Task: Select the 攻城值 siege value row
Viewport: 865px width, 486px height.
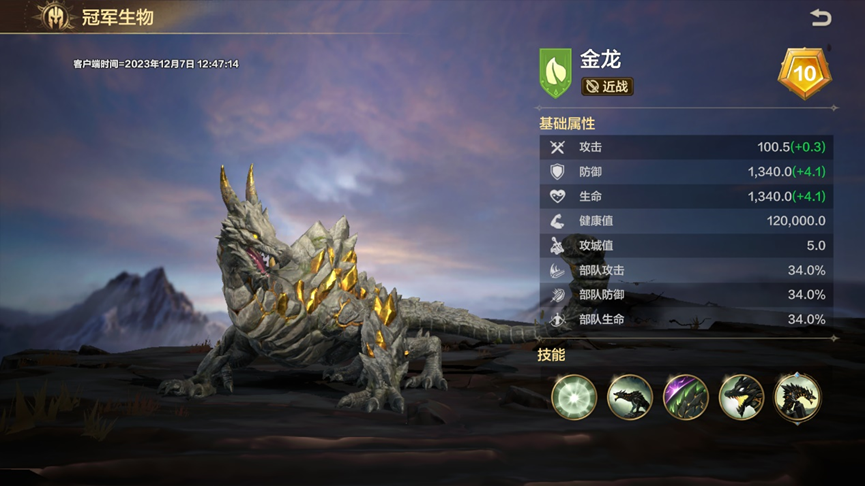Action: pyautogui.click(x=686, y=245)
